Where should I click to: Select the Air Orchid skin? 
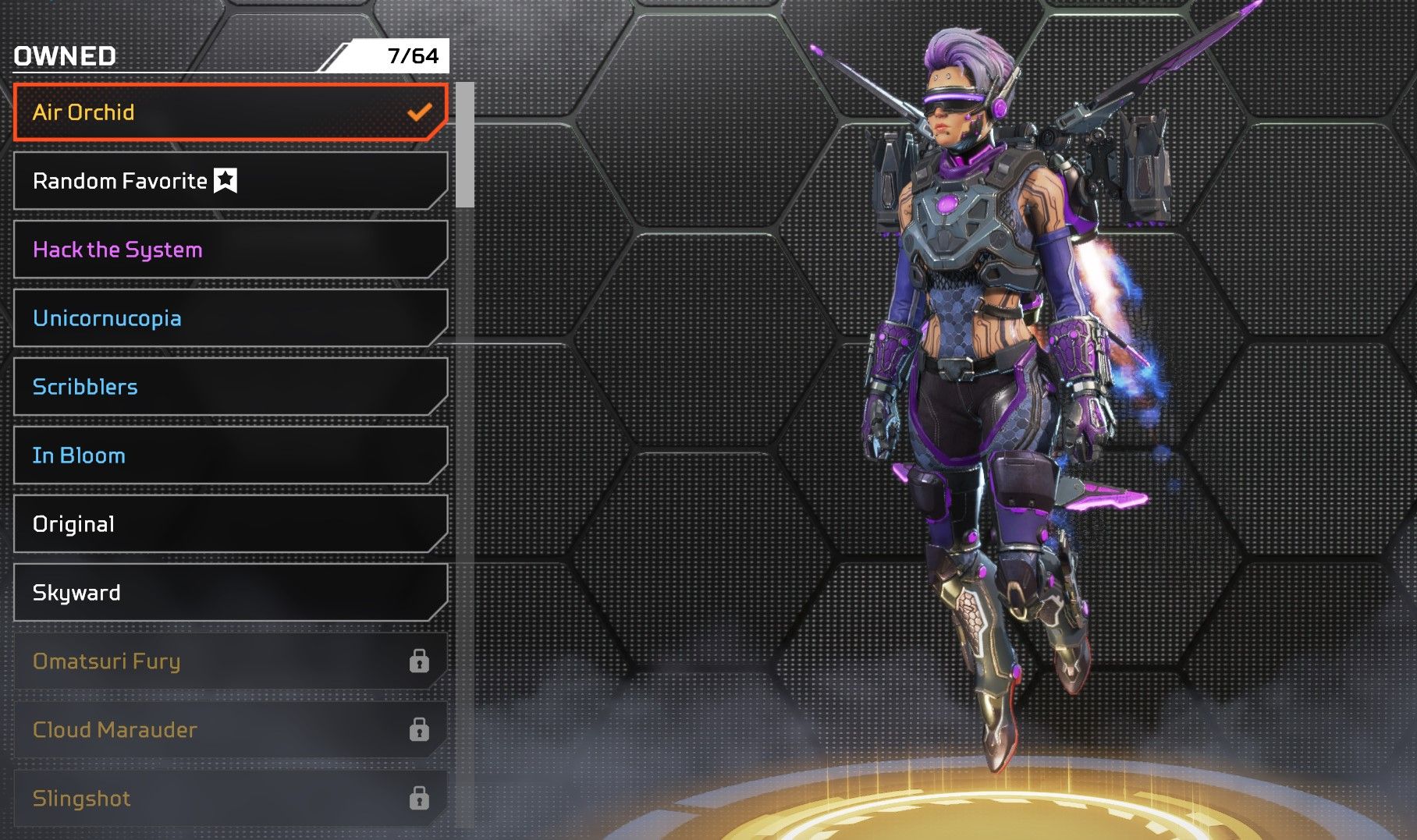point(230,112)
